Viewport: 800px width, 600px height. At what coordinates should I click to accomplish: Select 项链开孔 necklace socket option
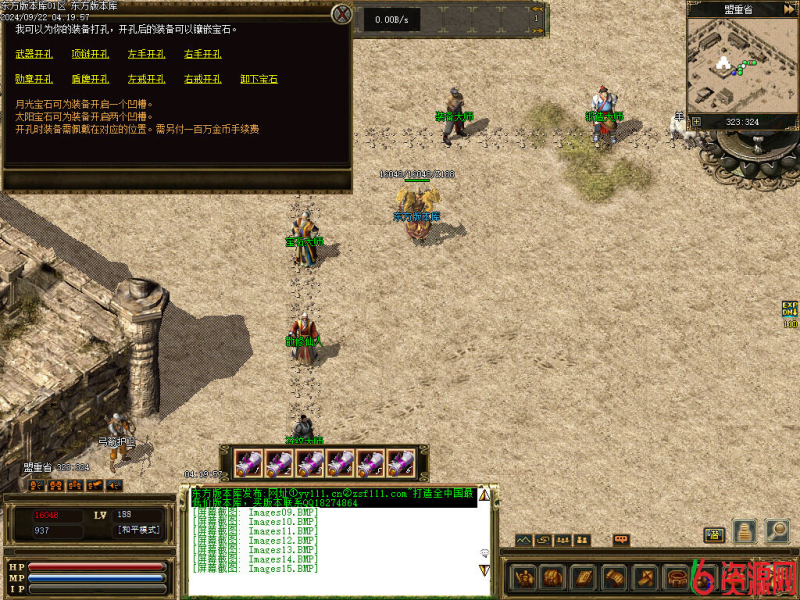click(x=90, y=54)
